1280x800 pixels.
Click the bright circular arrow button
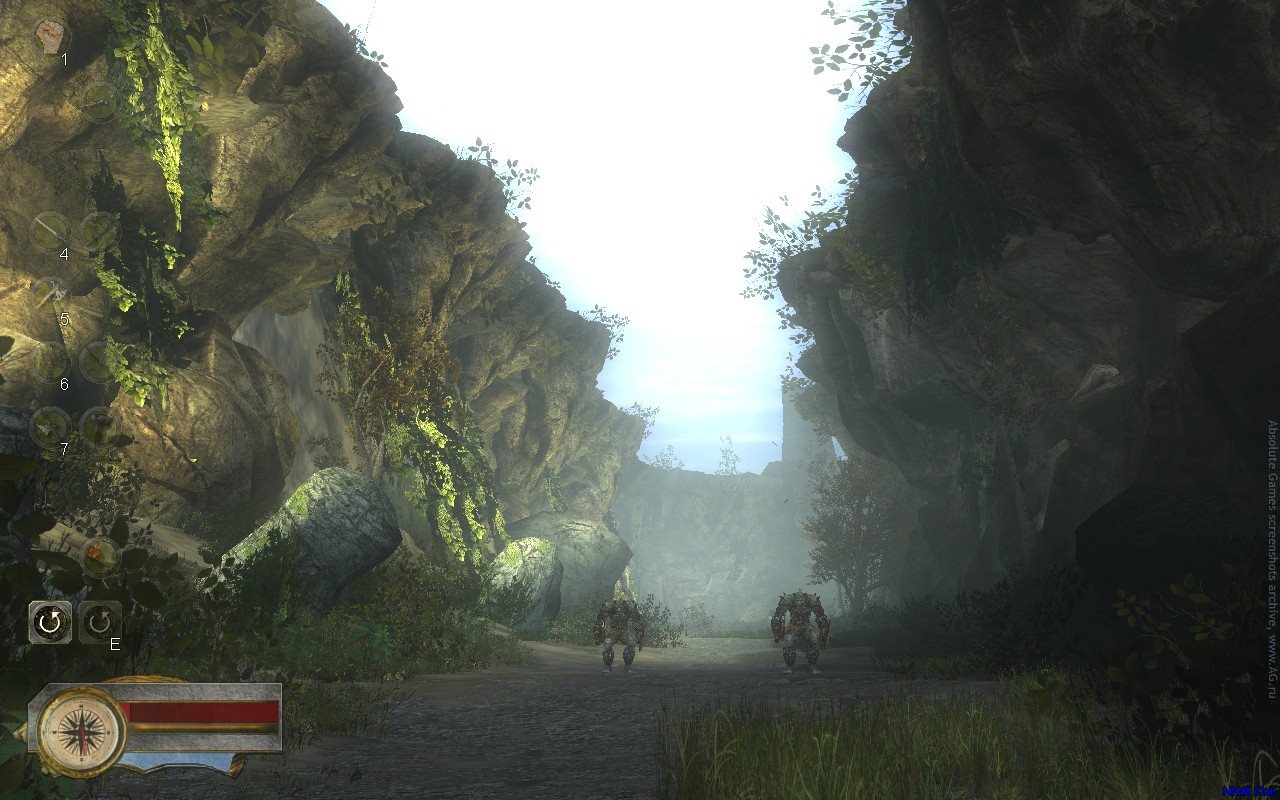pyautogui.click(x=49, y=623)
